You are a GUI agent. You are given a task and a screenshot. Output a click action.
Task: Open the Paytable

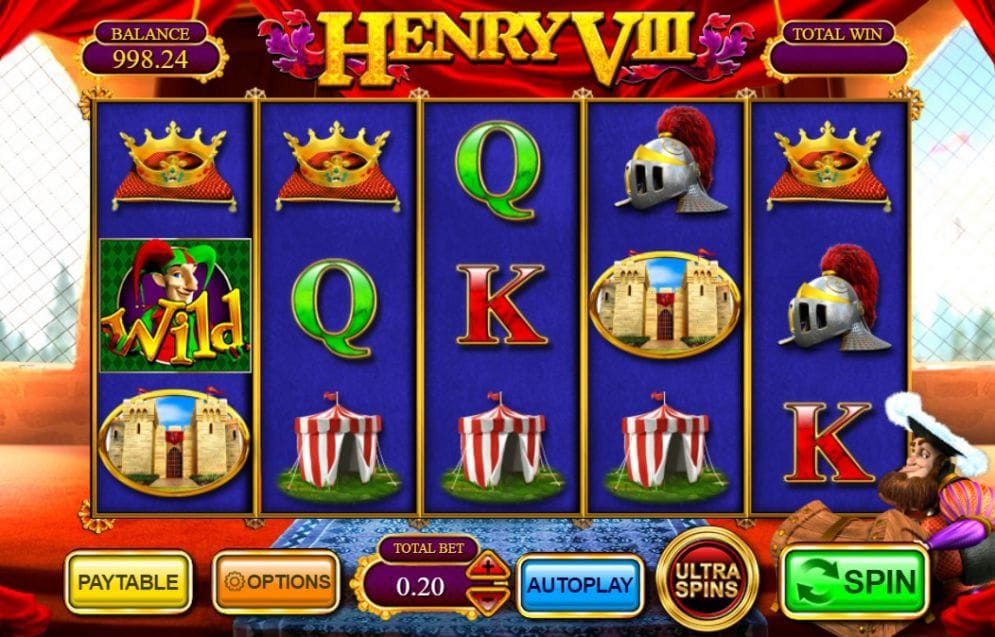128,582
